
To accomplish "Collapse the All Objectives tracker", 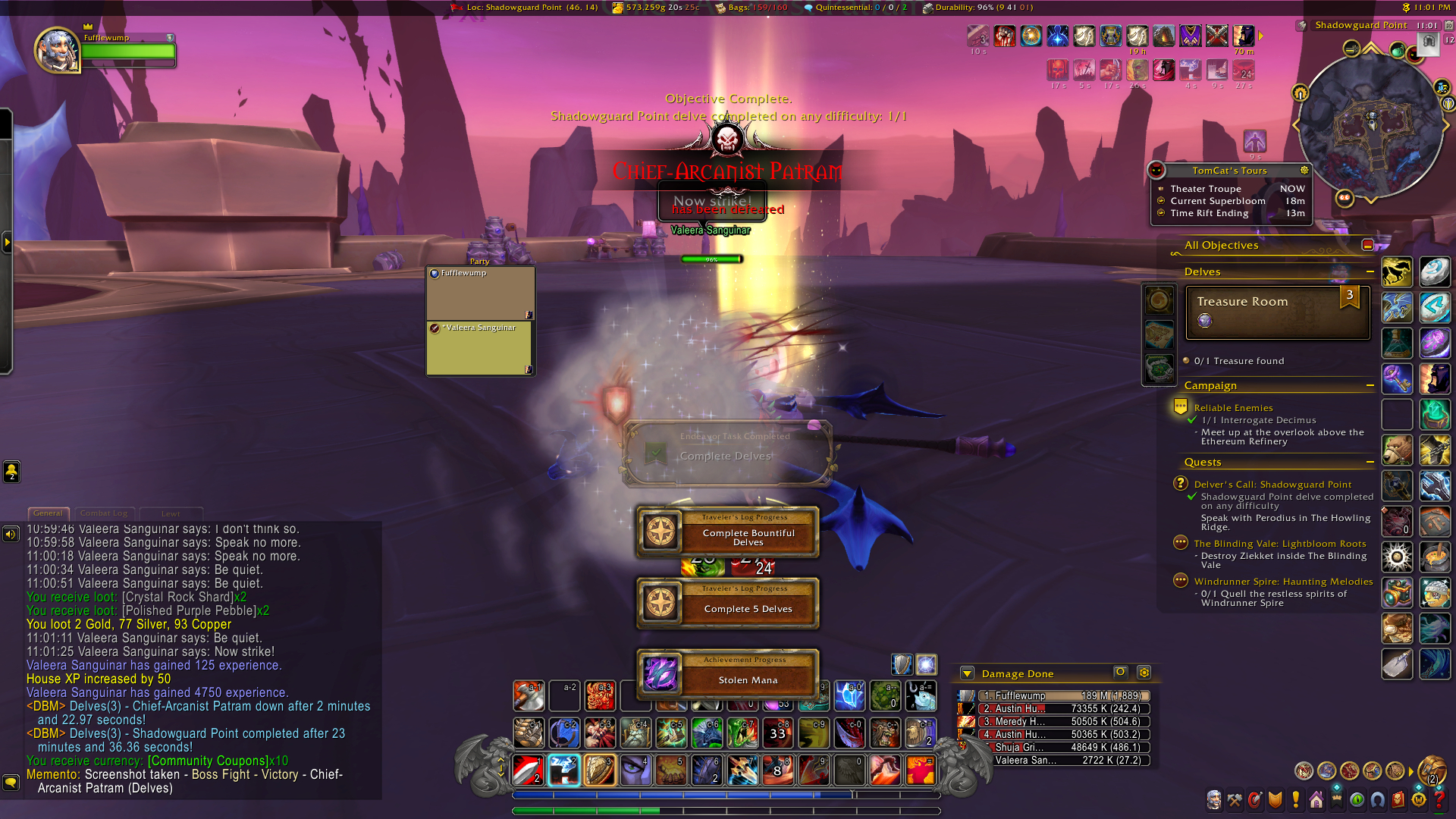I will pos(1367,245).
